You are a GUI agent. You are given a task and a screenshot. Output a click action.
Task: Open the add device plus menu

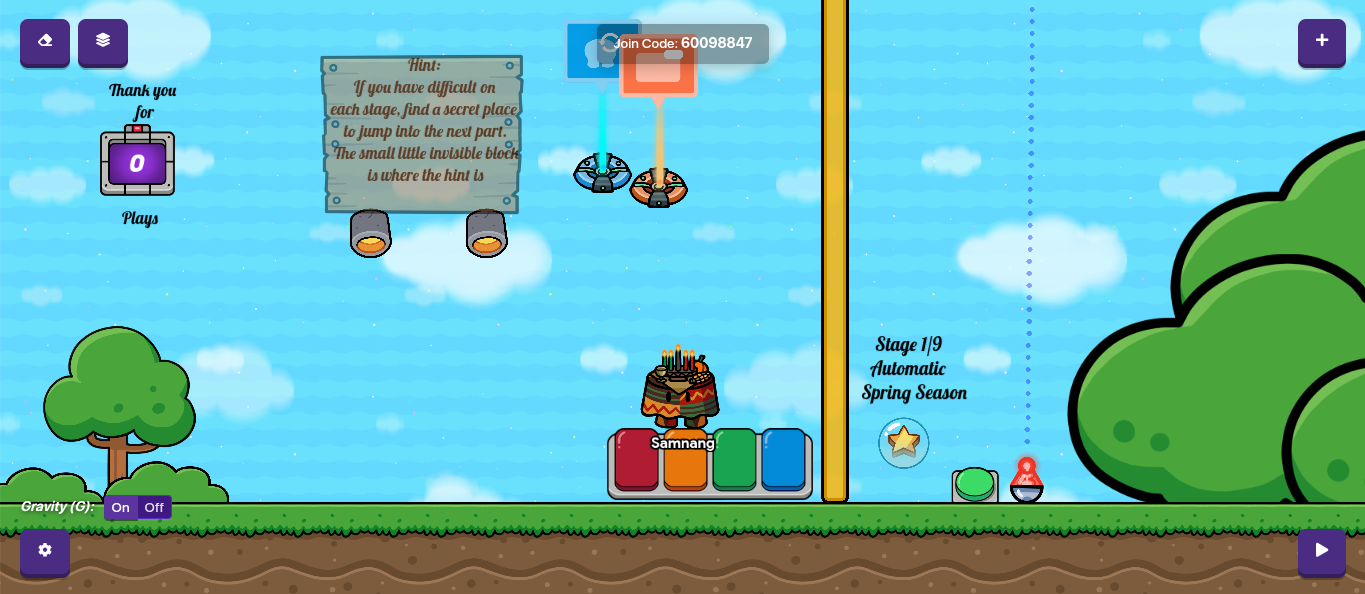click(x=1321, y=42)
